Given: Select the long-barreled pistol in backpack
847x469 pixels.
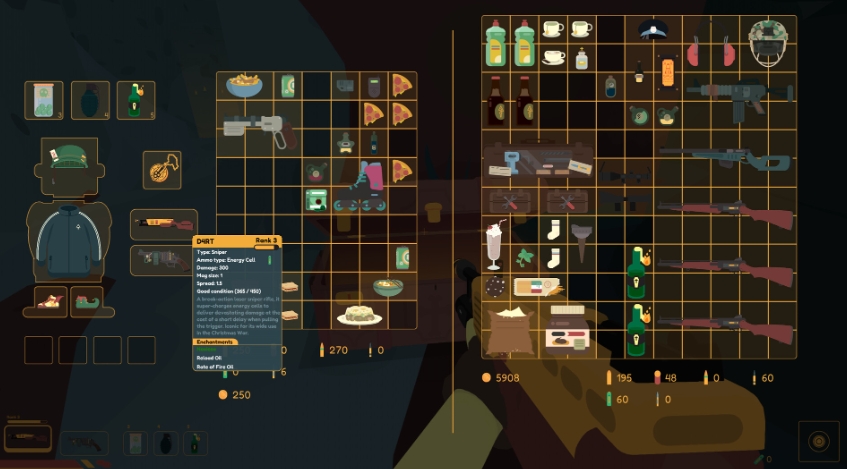Looking at the screenshot, I should 258,128.
